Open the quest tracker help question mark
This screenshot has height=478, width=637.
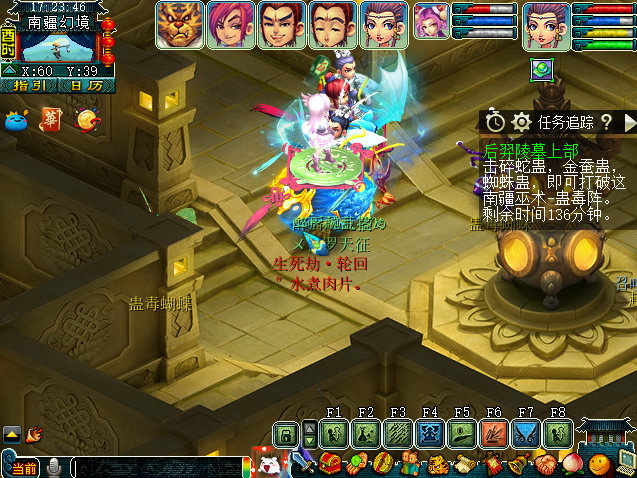(x=606, y=122)
